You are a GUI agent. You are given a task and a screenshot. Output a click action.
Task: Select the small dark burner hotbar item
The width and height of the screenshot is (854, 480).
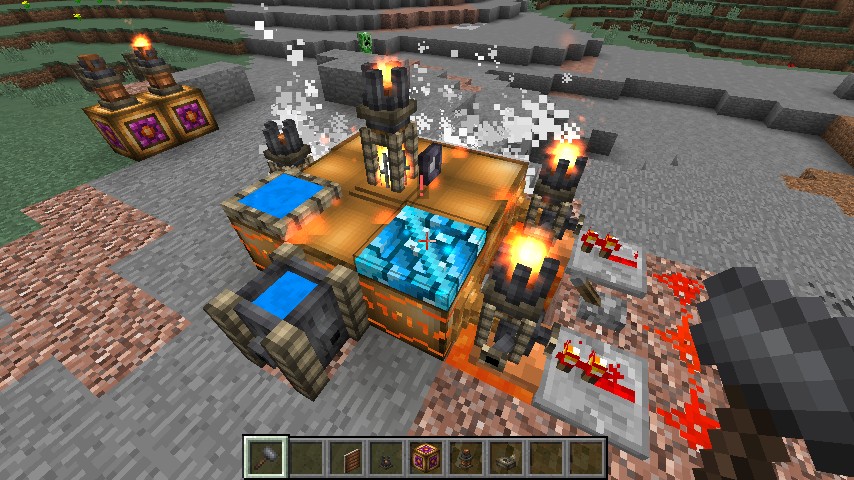coord(386,457)
